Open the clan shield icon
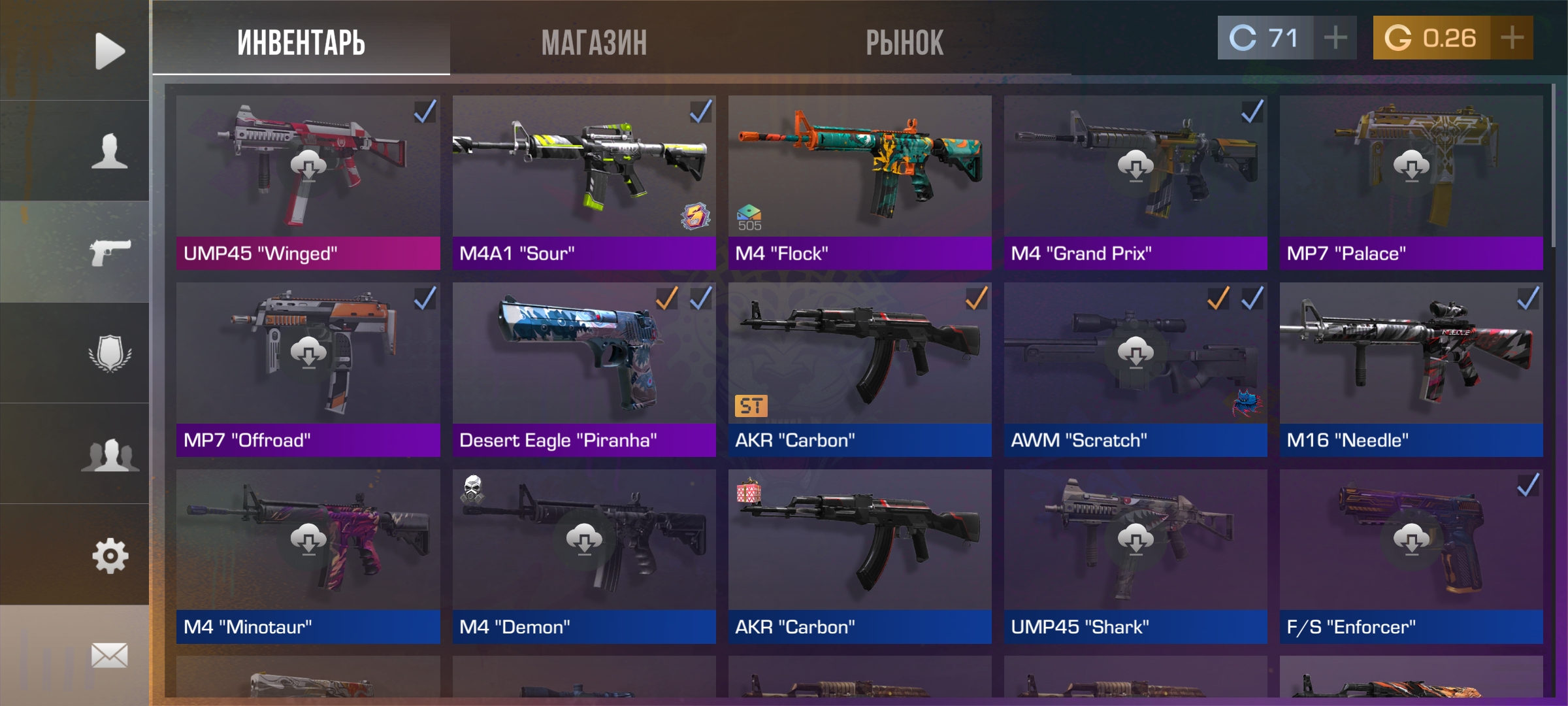Viewport: 1568px width, 706px height. click(109, 354)
